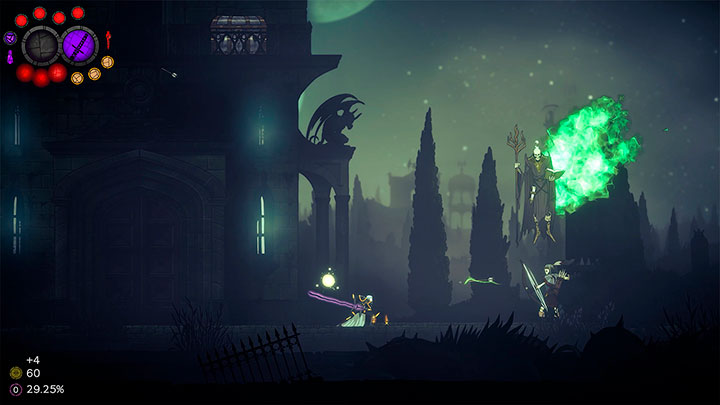Click the small purple rune icon
The width and height of the screenshot is (720, 405).
(10, 38)
